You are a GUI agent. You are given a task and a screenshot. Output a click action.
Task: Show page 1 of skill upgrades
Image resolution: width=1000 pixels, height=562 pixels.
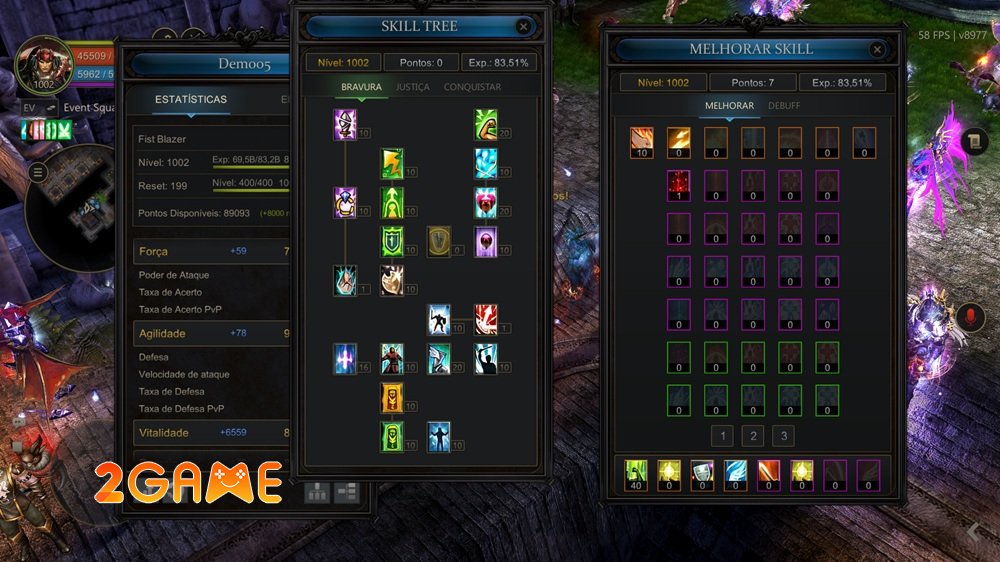tap(723, 436)
